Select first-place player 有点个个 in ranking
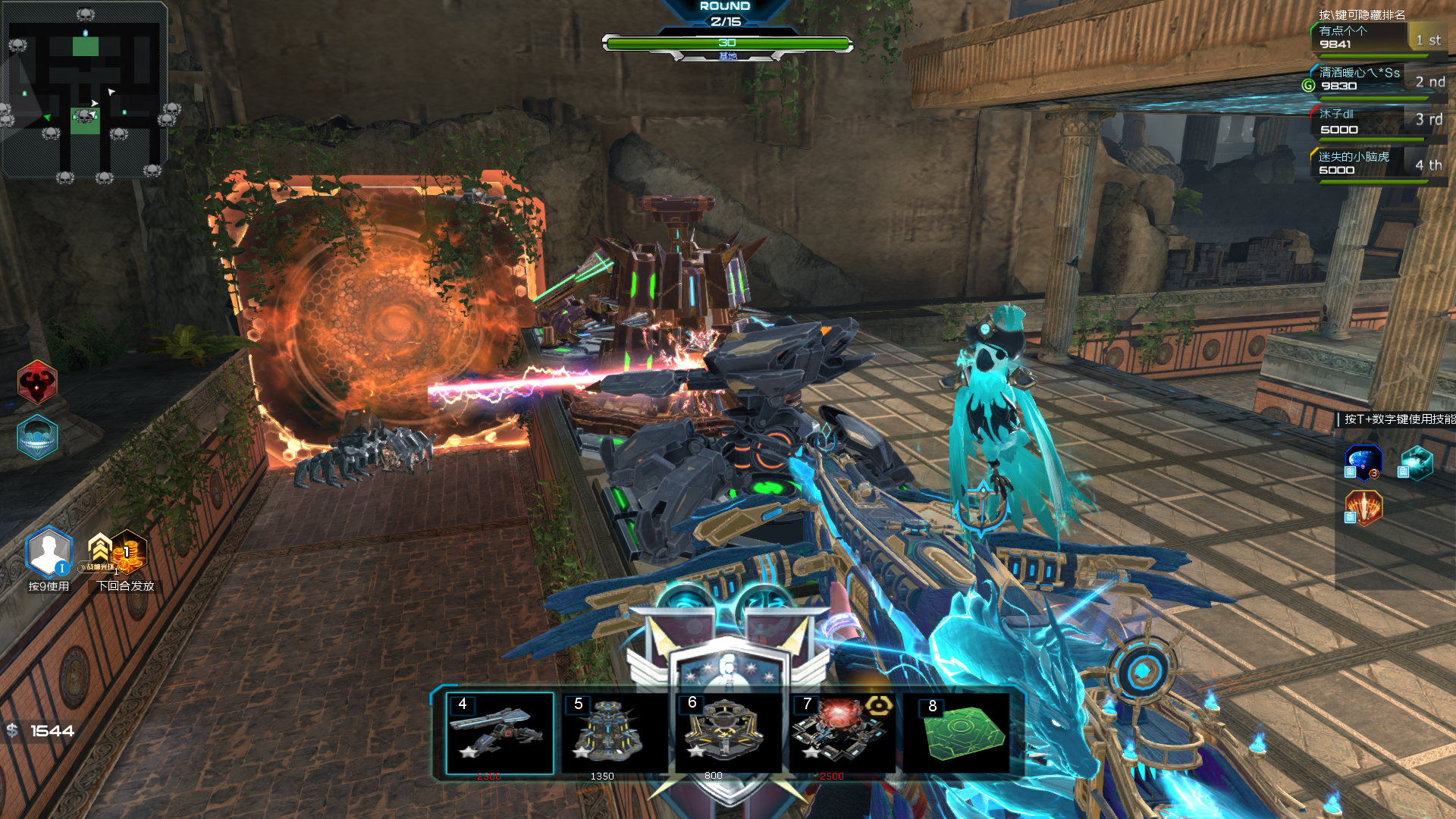Image resolution: width=1456 pixels, height=819 pixels. click(x=1376, y=38)
